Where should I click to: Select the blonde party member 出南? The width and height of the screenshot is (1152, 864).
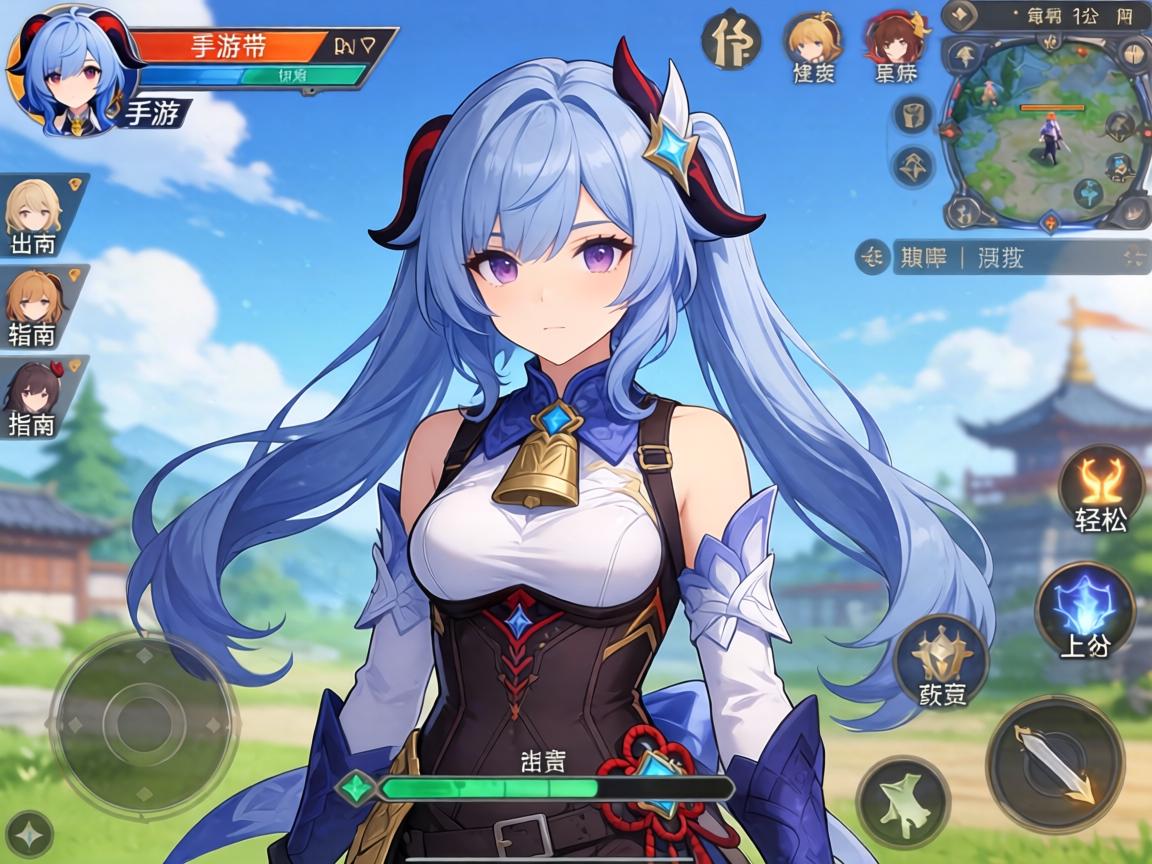(34, 212)
